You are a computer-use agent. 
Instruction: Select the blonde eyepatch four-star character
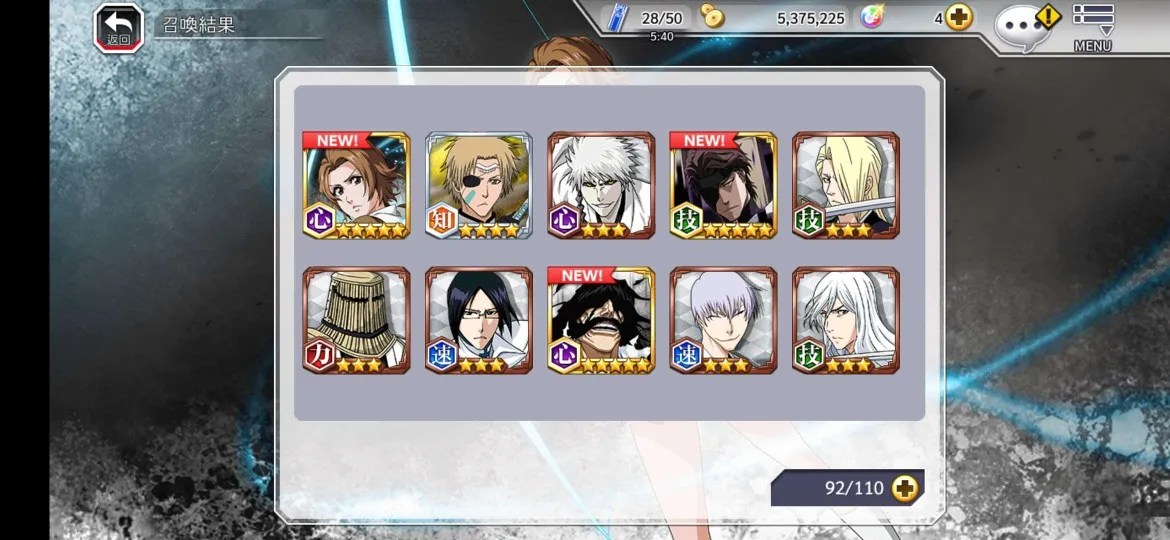[x=479, y=185]
